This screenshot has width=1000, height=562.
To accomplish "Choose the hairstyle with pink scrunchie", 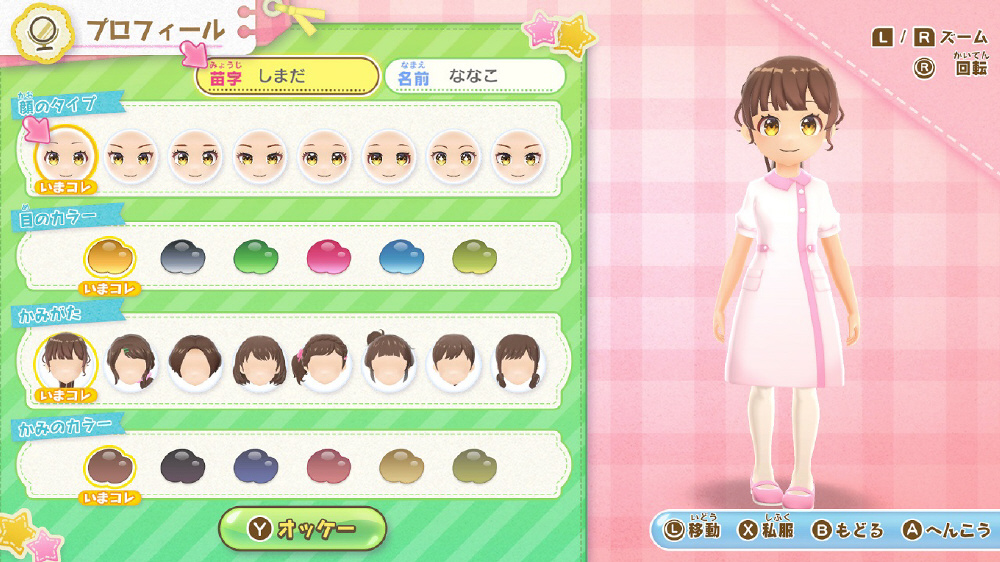I will [x=325, y=361].
